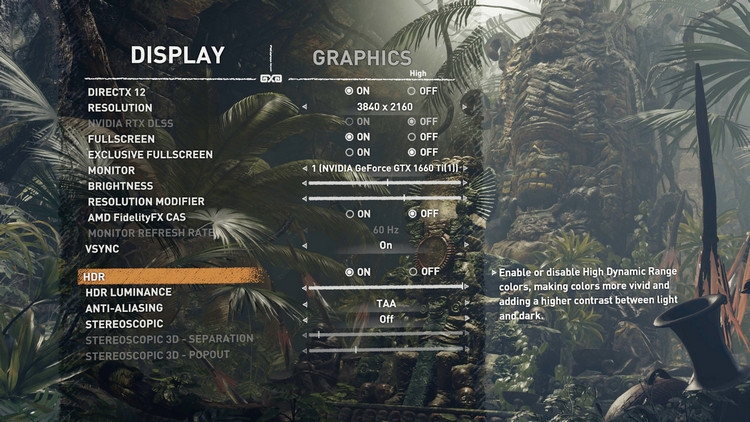Click the left arrow beside the resolution value

point(303,107)
